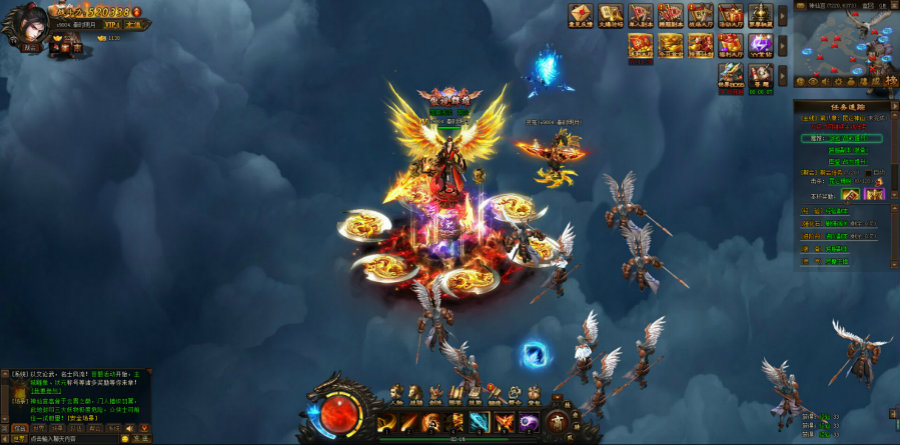This screenshot has height=445, width=900.
Task: Click the purple-framed reward item in quest tracker
Action: click(x=874, y=194)
